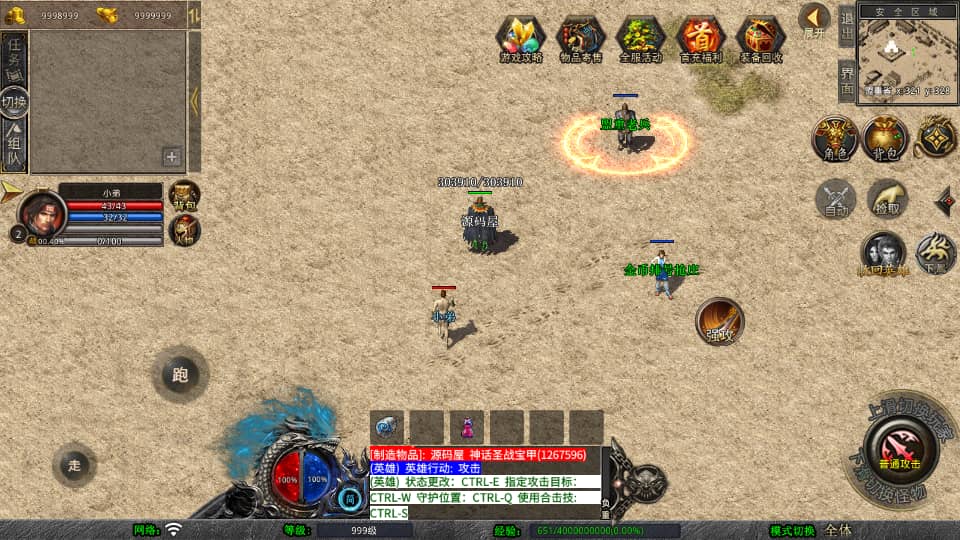Toggle the 展开 expand arrow button
Viewport: 960px width, 540px height.
pos(815,20)
